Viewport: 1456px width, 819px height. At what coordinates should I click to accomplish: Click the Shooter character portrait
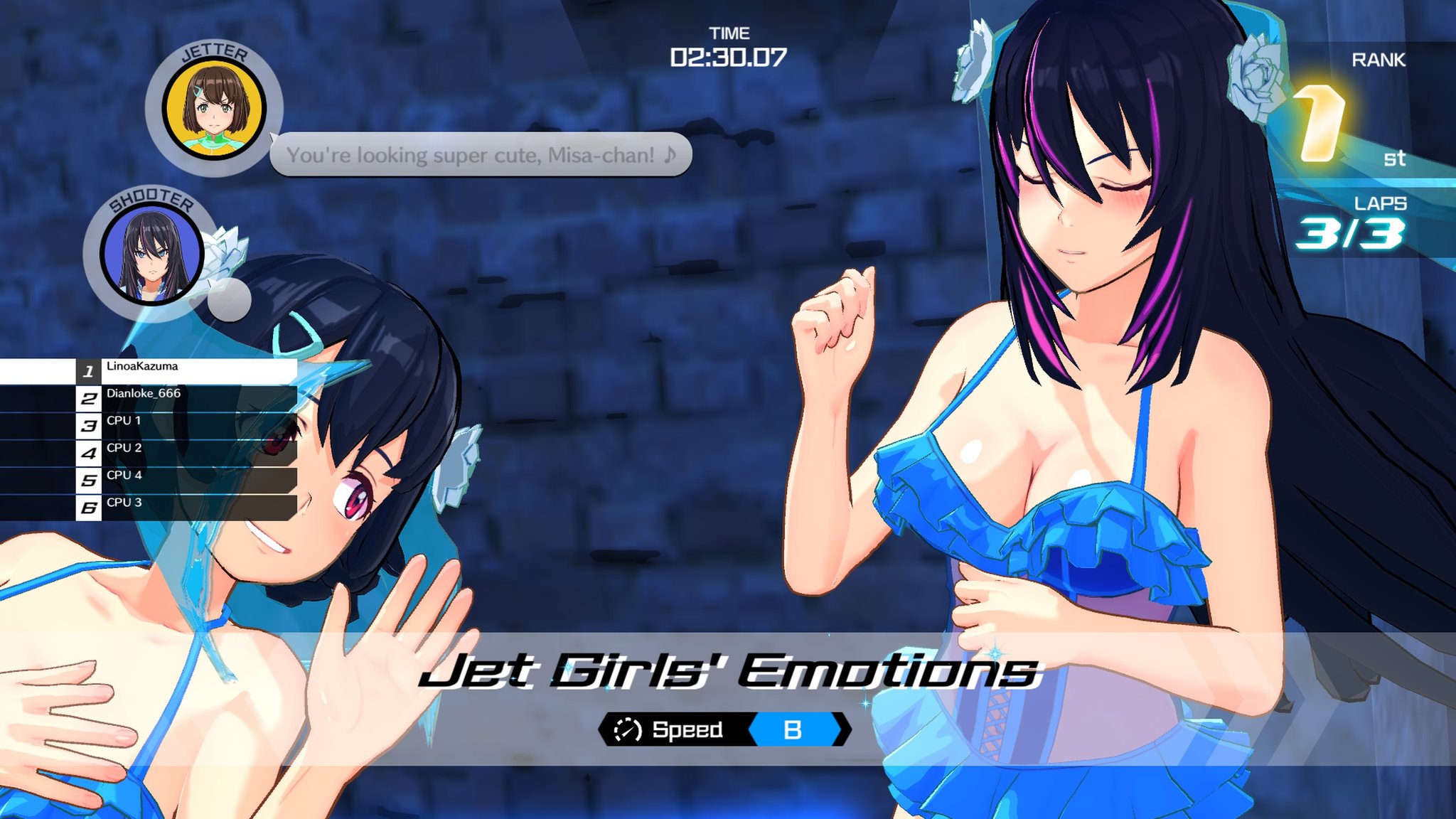pos(152,254)
